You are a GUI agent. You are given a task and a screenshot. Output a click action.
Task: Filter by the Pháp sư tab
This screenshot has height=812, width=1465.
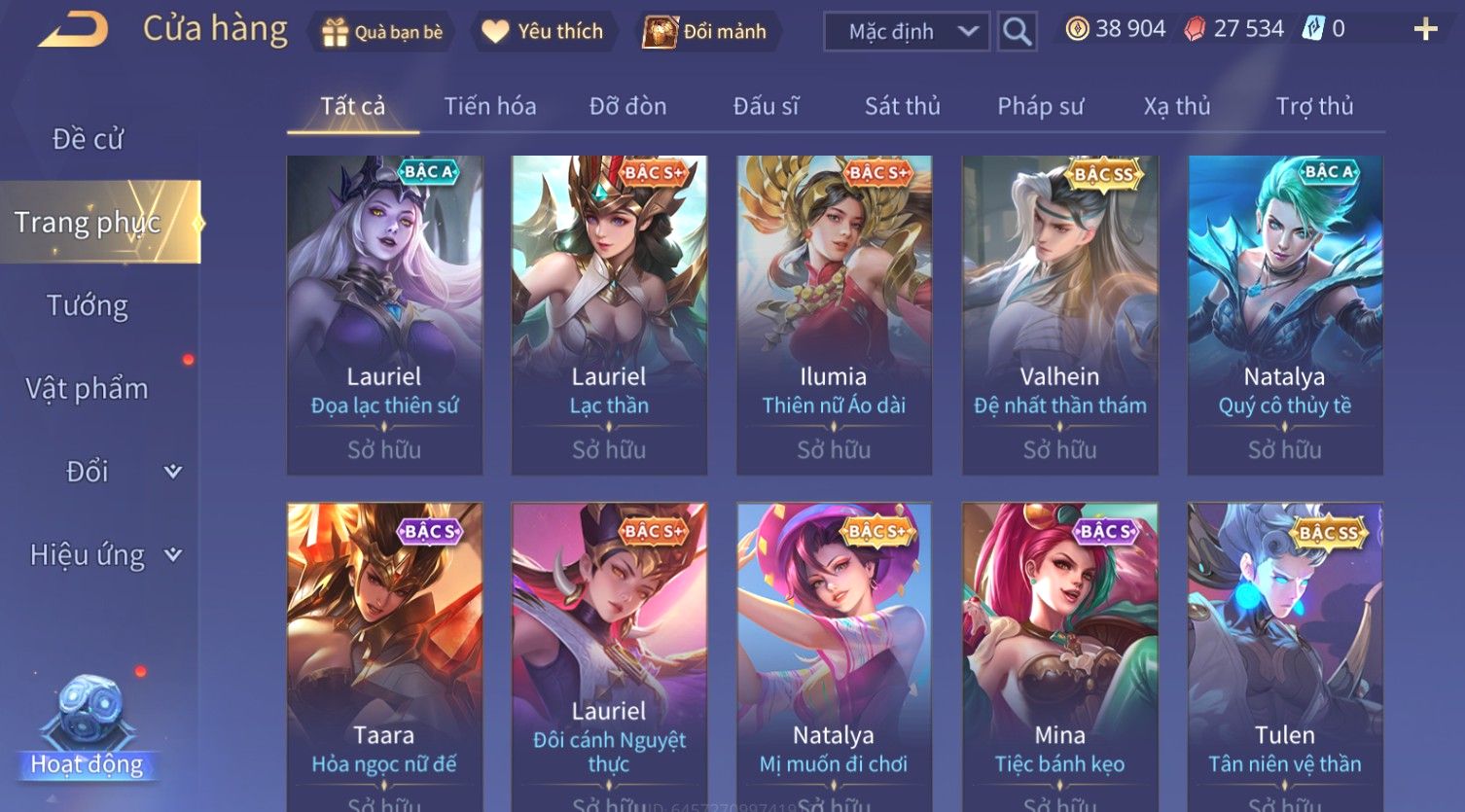click(1040, 106)
